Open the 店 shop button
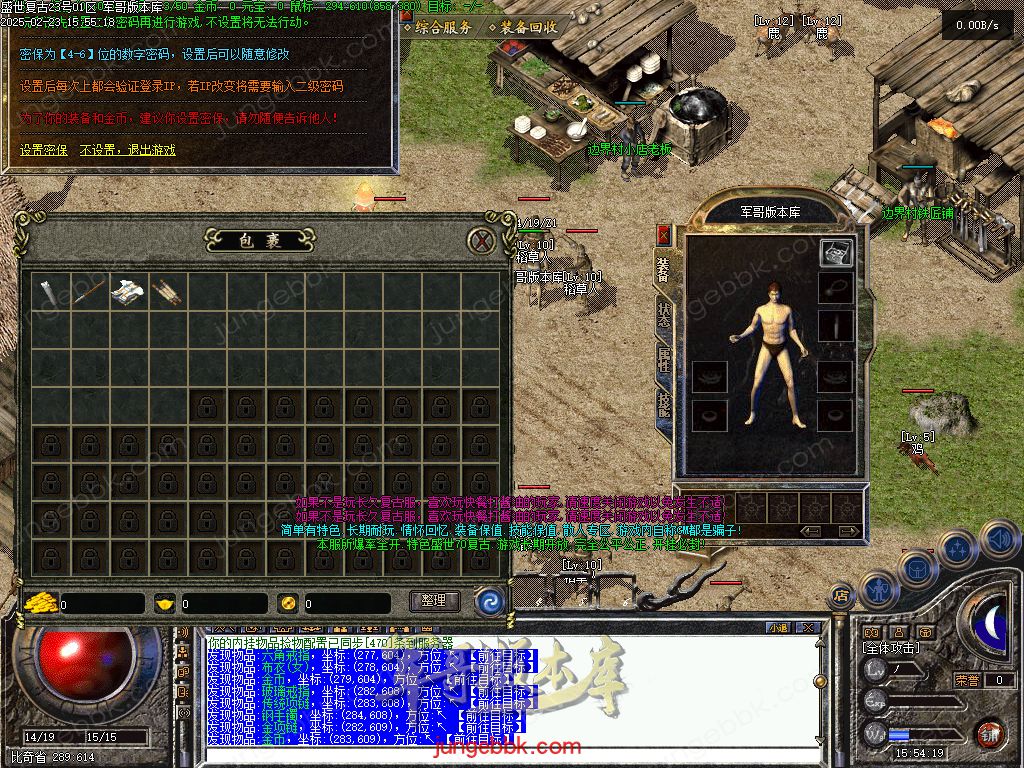 coord(841,596)
